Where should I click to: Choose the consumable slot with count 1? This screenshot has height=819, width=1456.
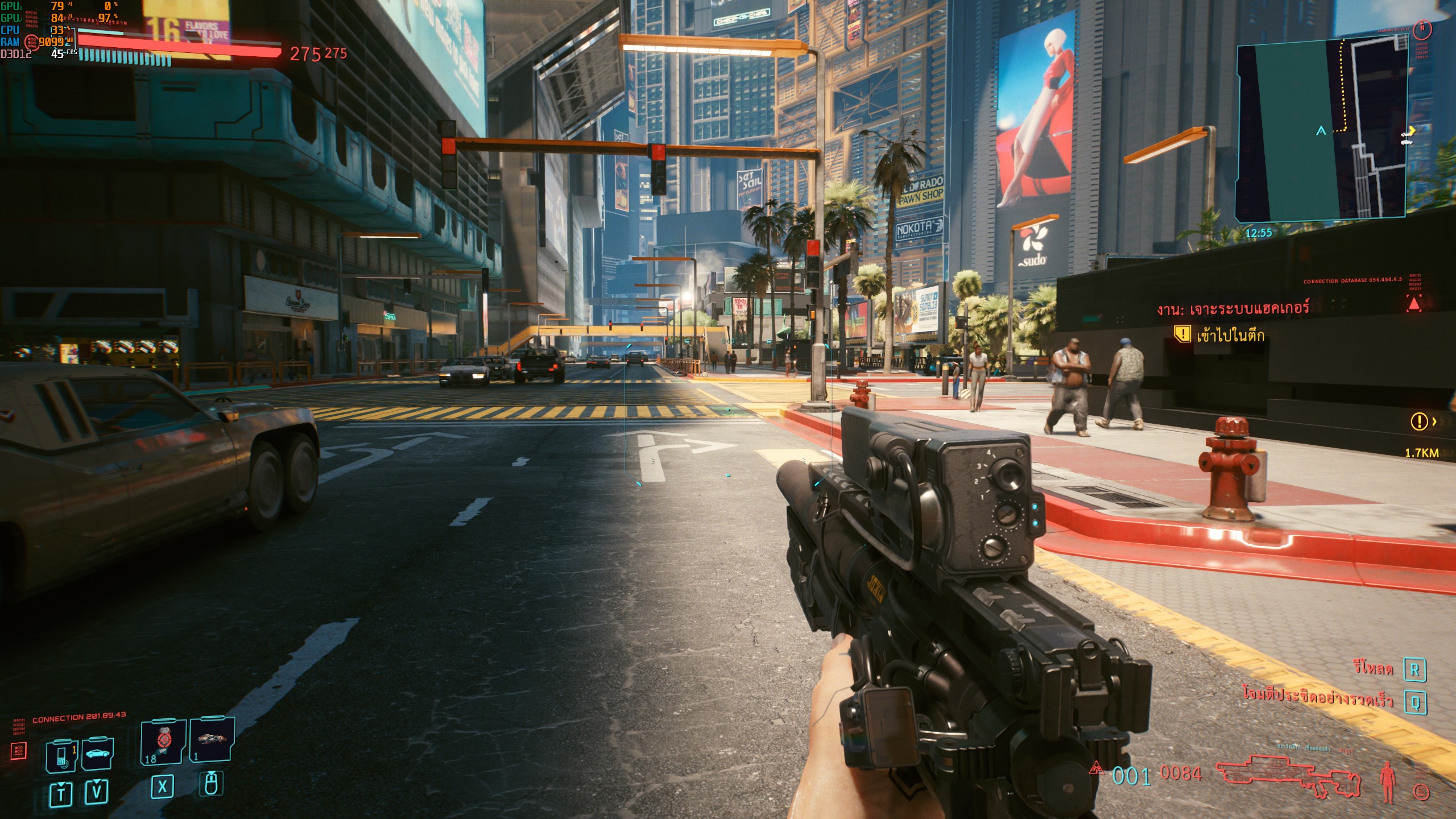pos(211,739)
